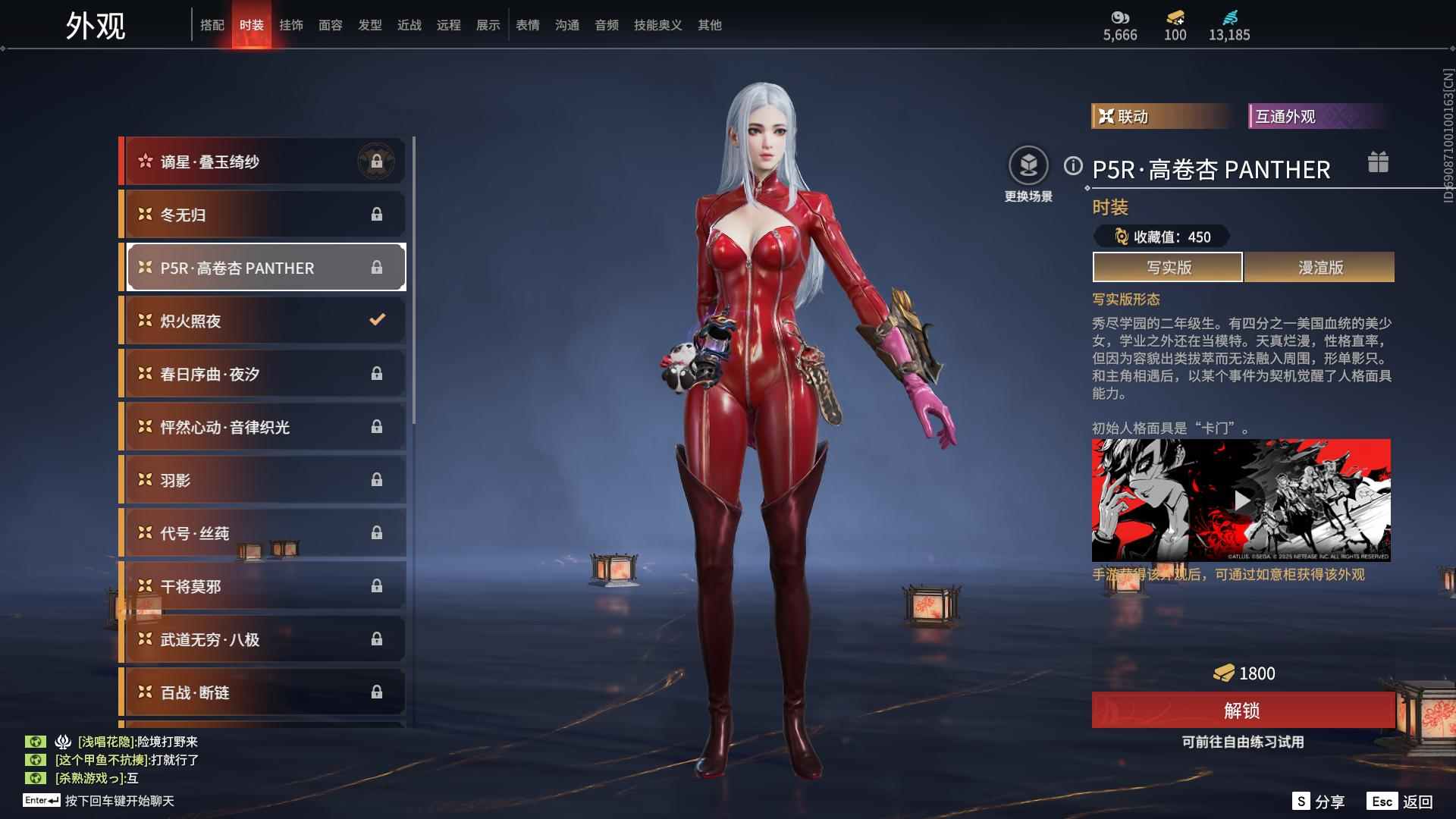Open the 发型 hairstyle tab
The image size is (1456, 819).
(x=370, y=25)
